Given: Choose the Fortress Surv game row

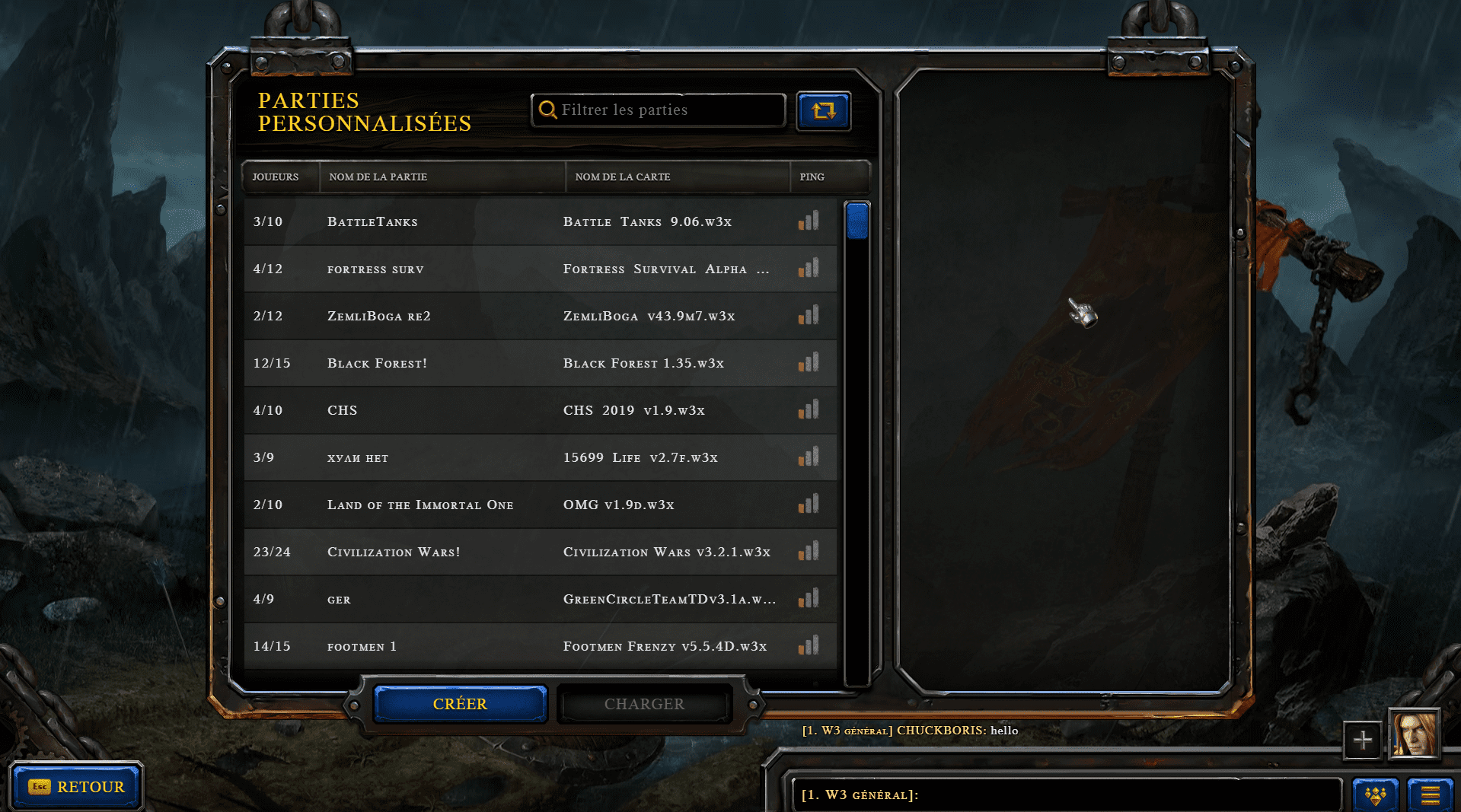Looking at the screenshot, I should (x=541, y=269).
